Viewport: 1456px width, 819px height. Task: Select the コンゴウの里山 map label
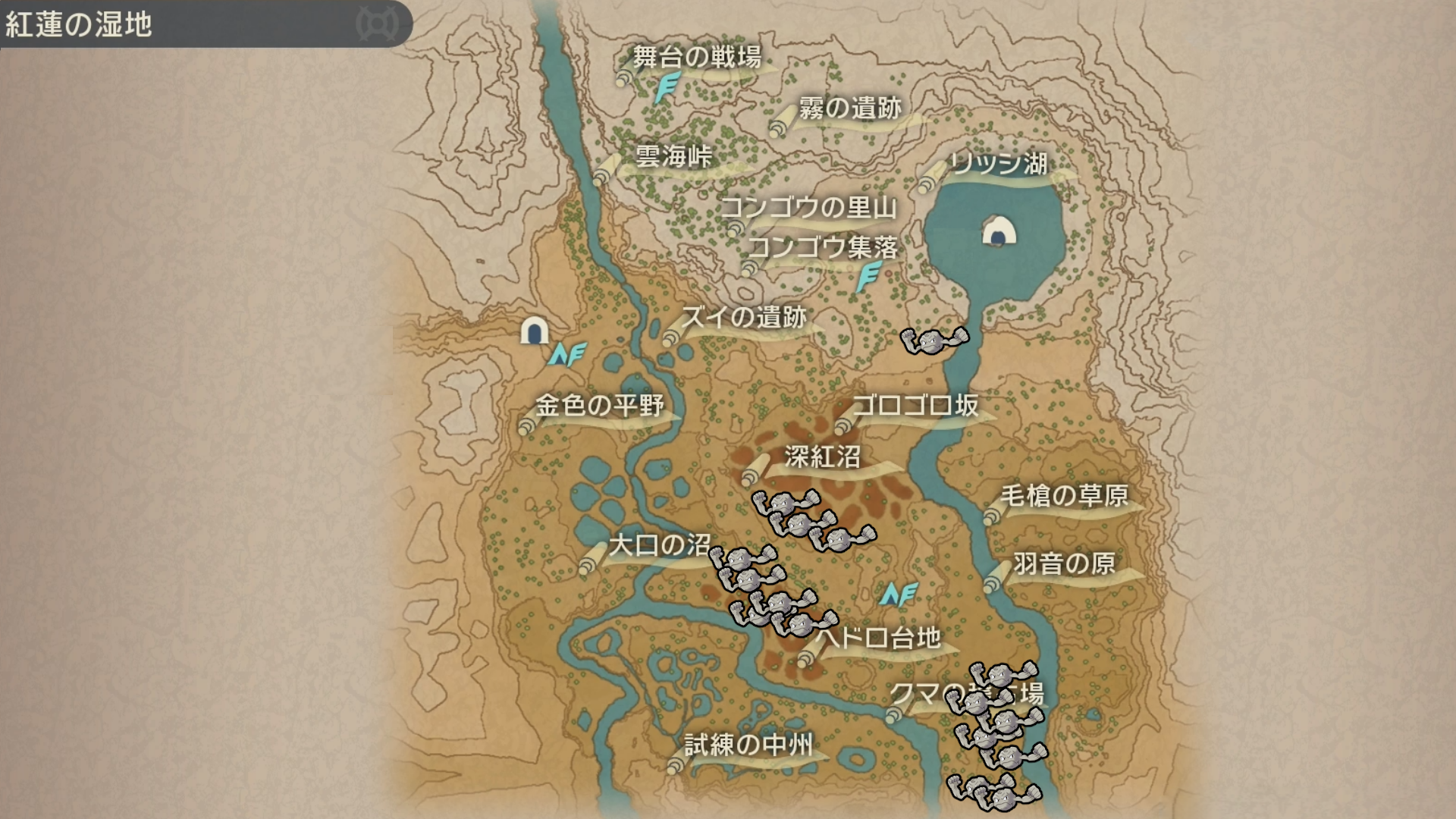pyautogui.click(x=808, y=207)
